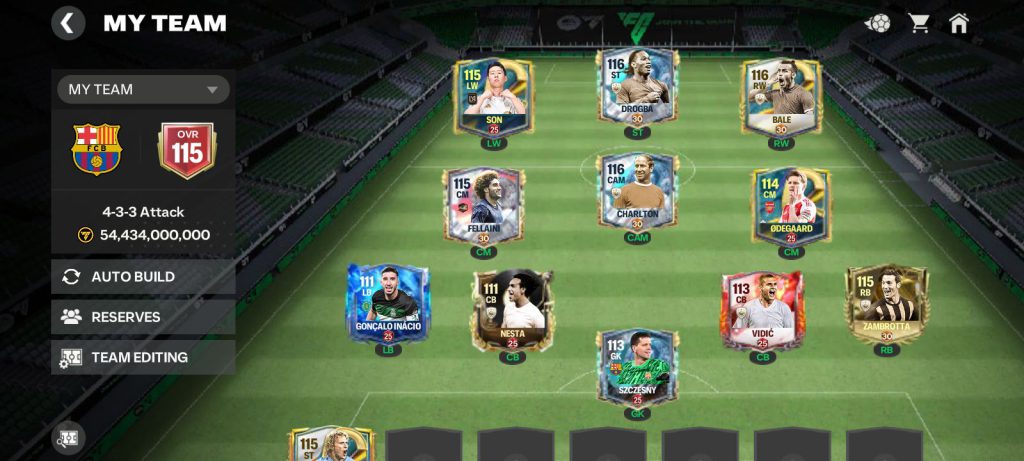Select the Ødegaard CM card
The height and width of the screenshot is (461, 1024).
tap(791, 205)
